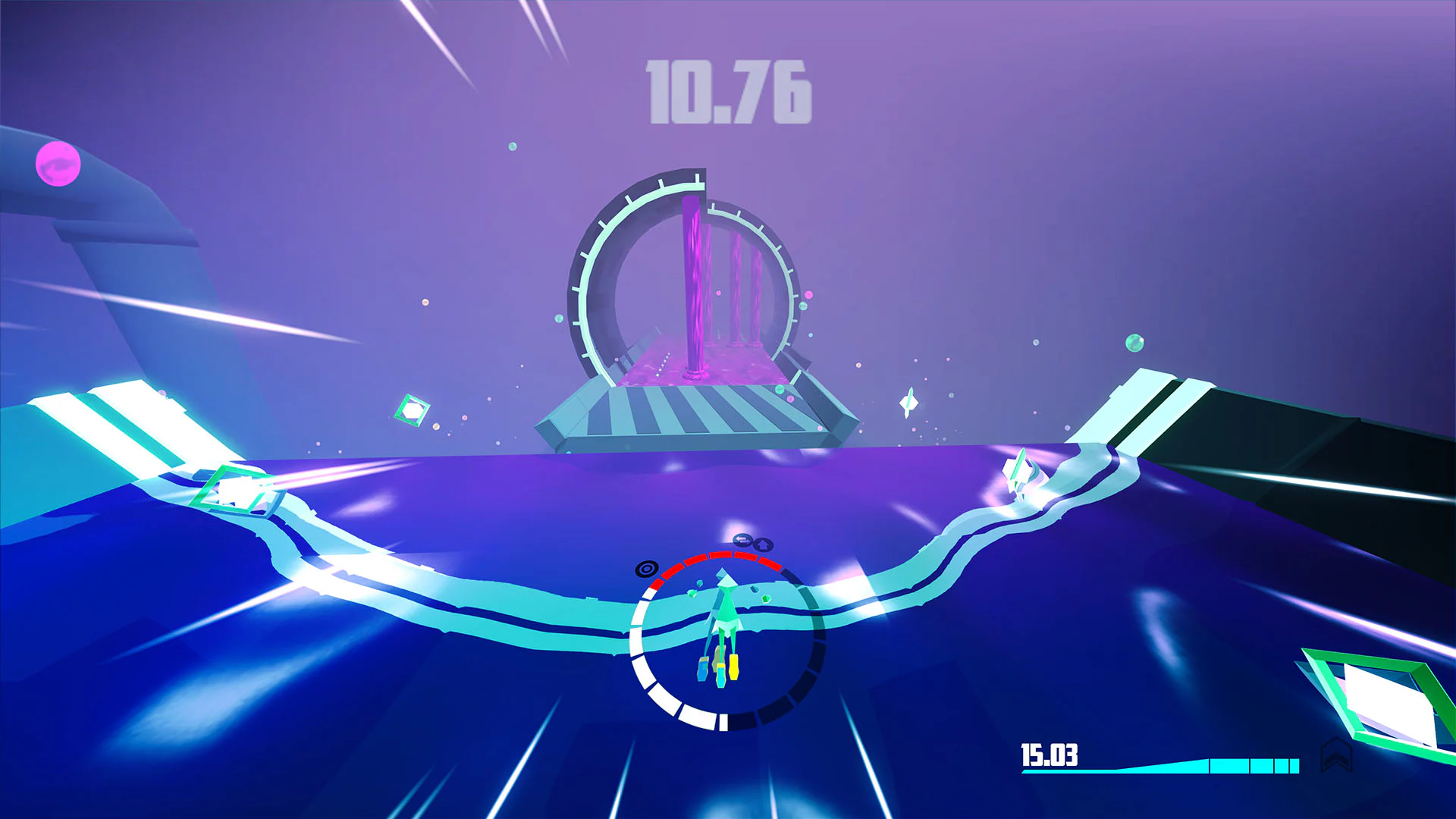Click the white sparkle marker above the right track edge
This screenshot has width=1456, height=819.
tap(1020, 470)
